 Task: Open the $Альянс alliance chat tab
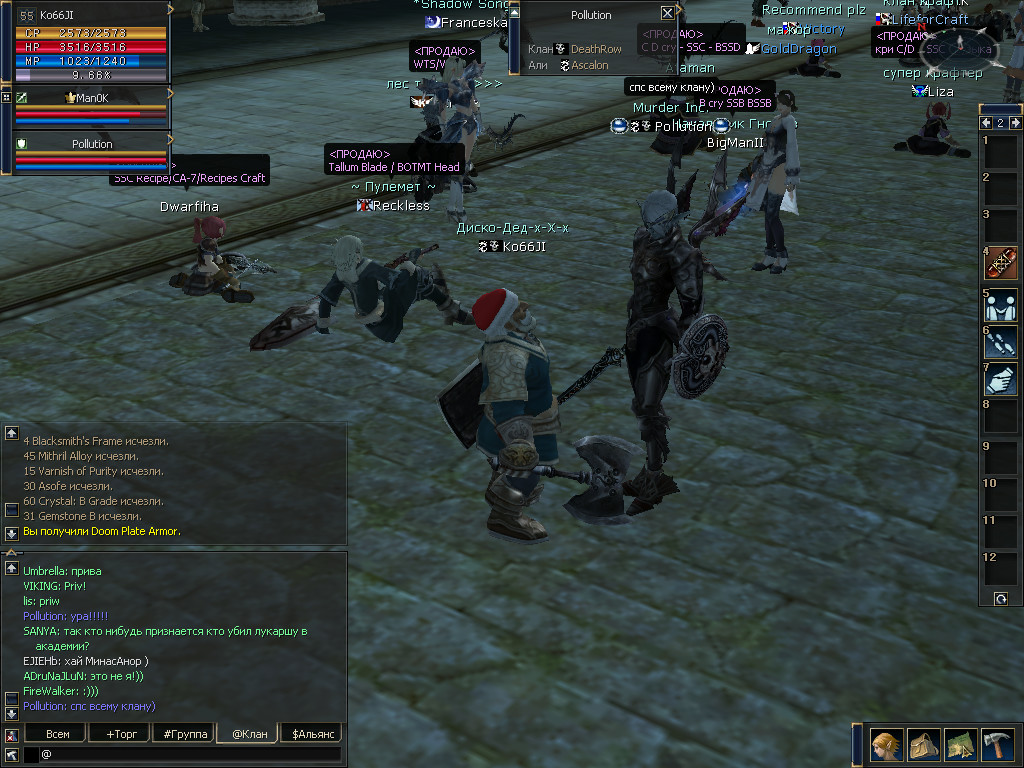[x=313, y=734]
